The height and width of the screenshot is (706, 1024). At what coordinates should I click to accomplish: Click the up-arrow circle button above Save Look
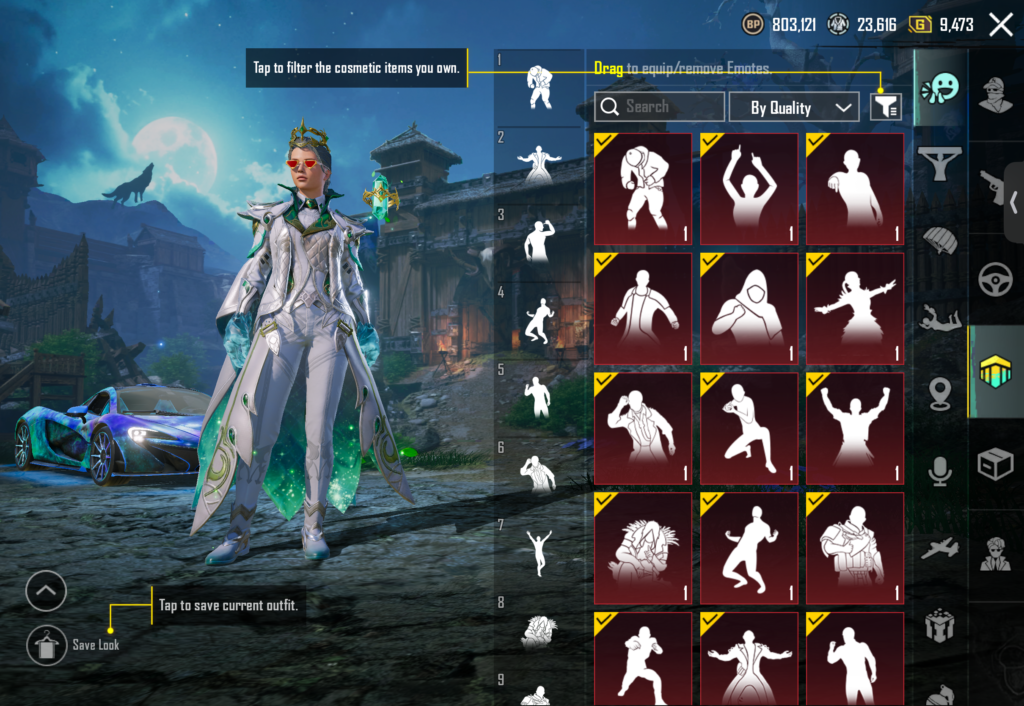pyautogui.click(x=46, y=591)
